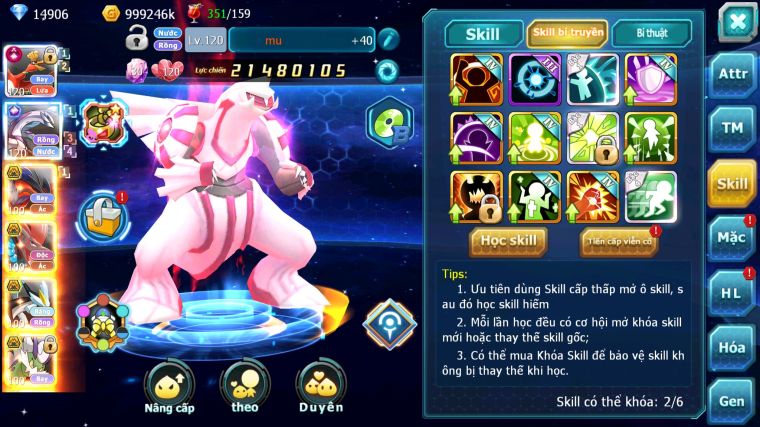Open the Hóa side tab
Screen dimensions: 760x427
point(732,347)
